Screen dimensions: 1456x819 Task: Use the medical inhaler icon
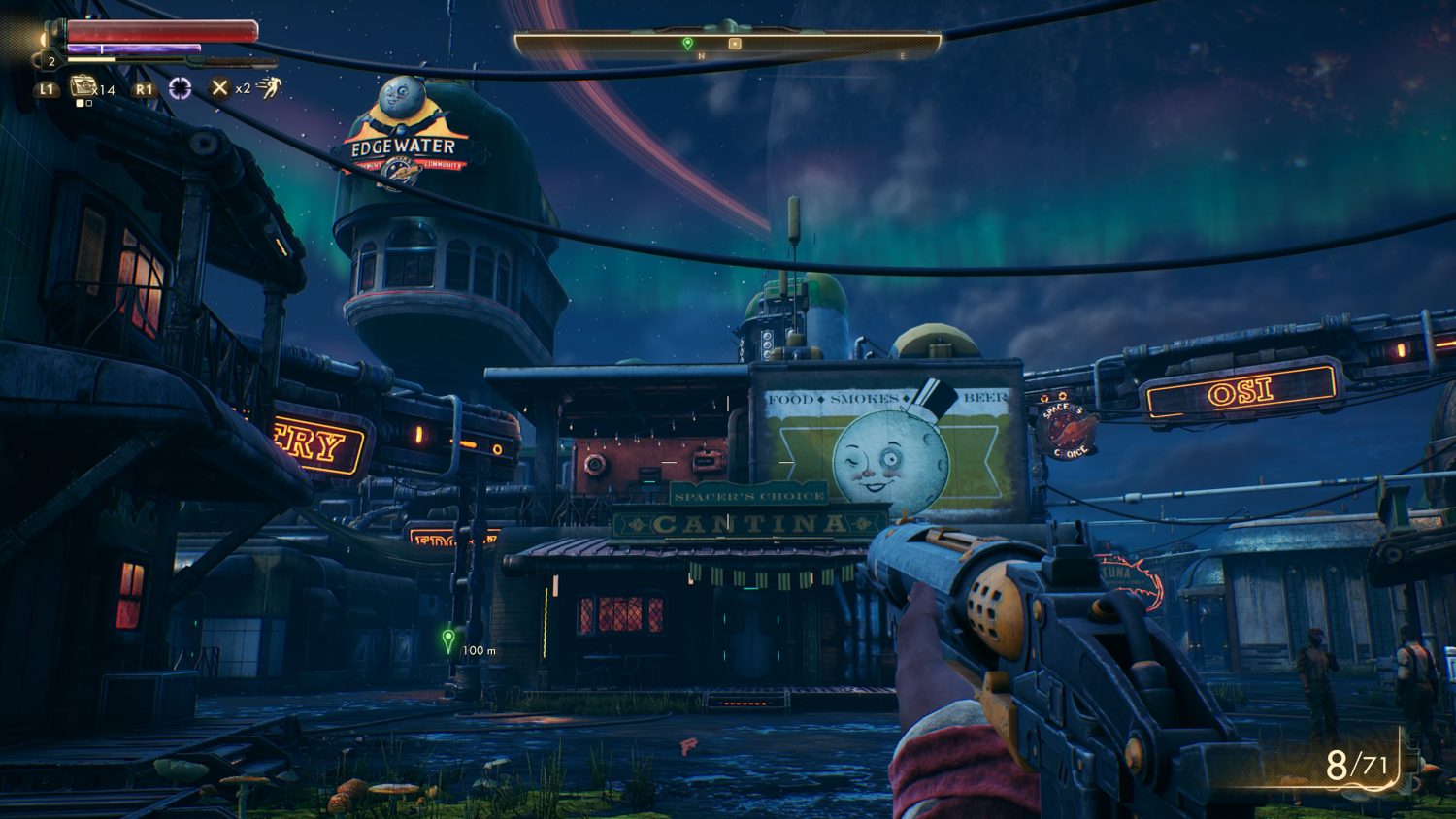point(83,87)
